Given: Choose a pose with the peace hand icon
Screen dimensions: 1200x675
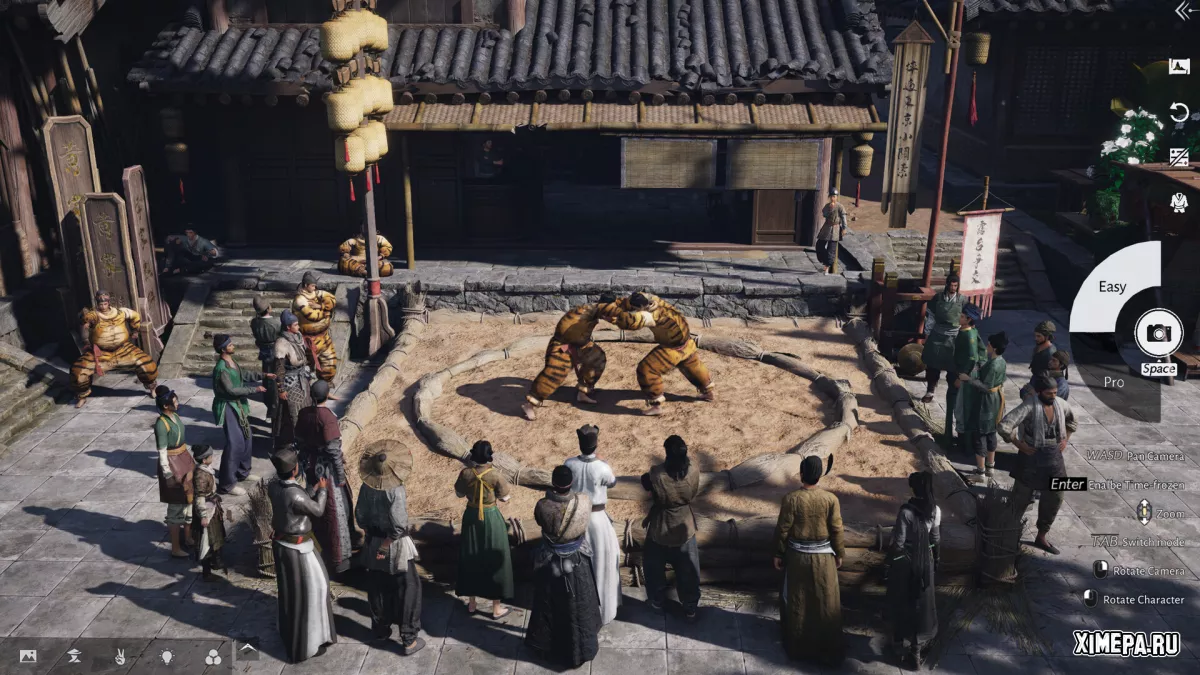Looking at the screenshot, I should click(x=120, y=656).
